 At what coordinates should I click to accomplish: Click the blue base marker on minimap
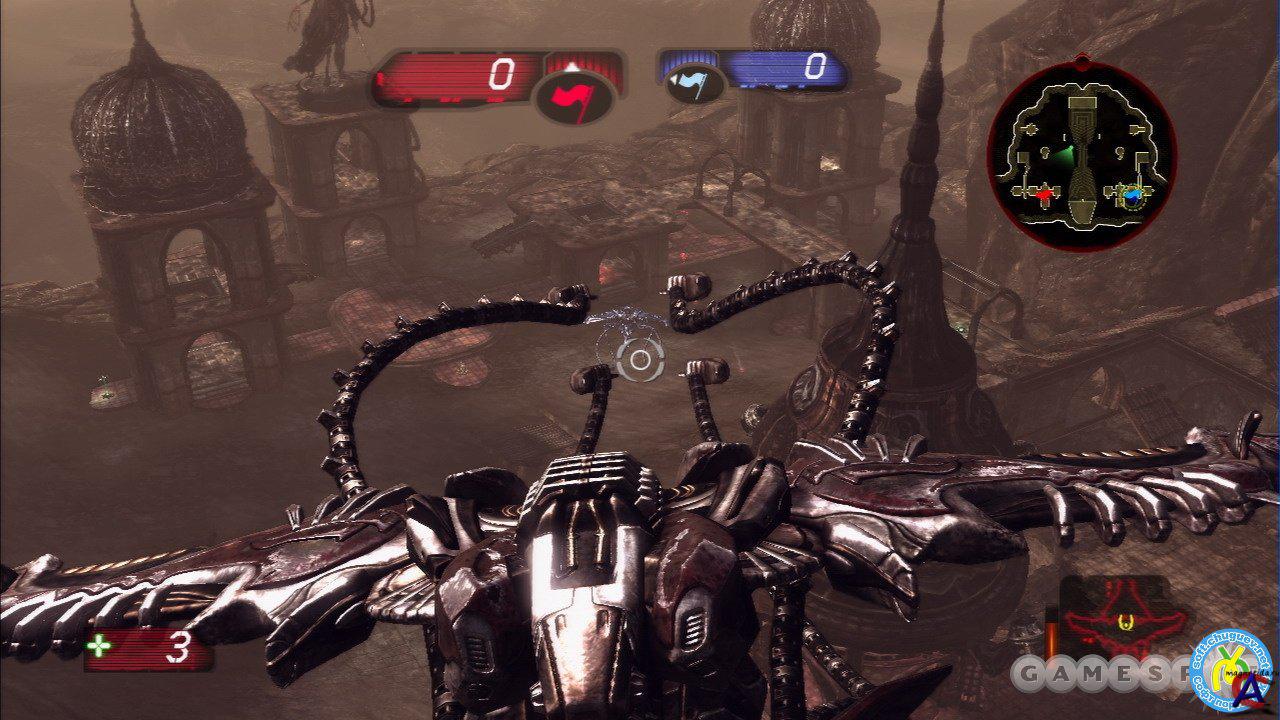click(x=1133, y=196)
